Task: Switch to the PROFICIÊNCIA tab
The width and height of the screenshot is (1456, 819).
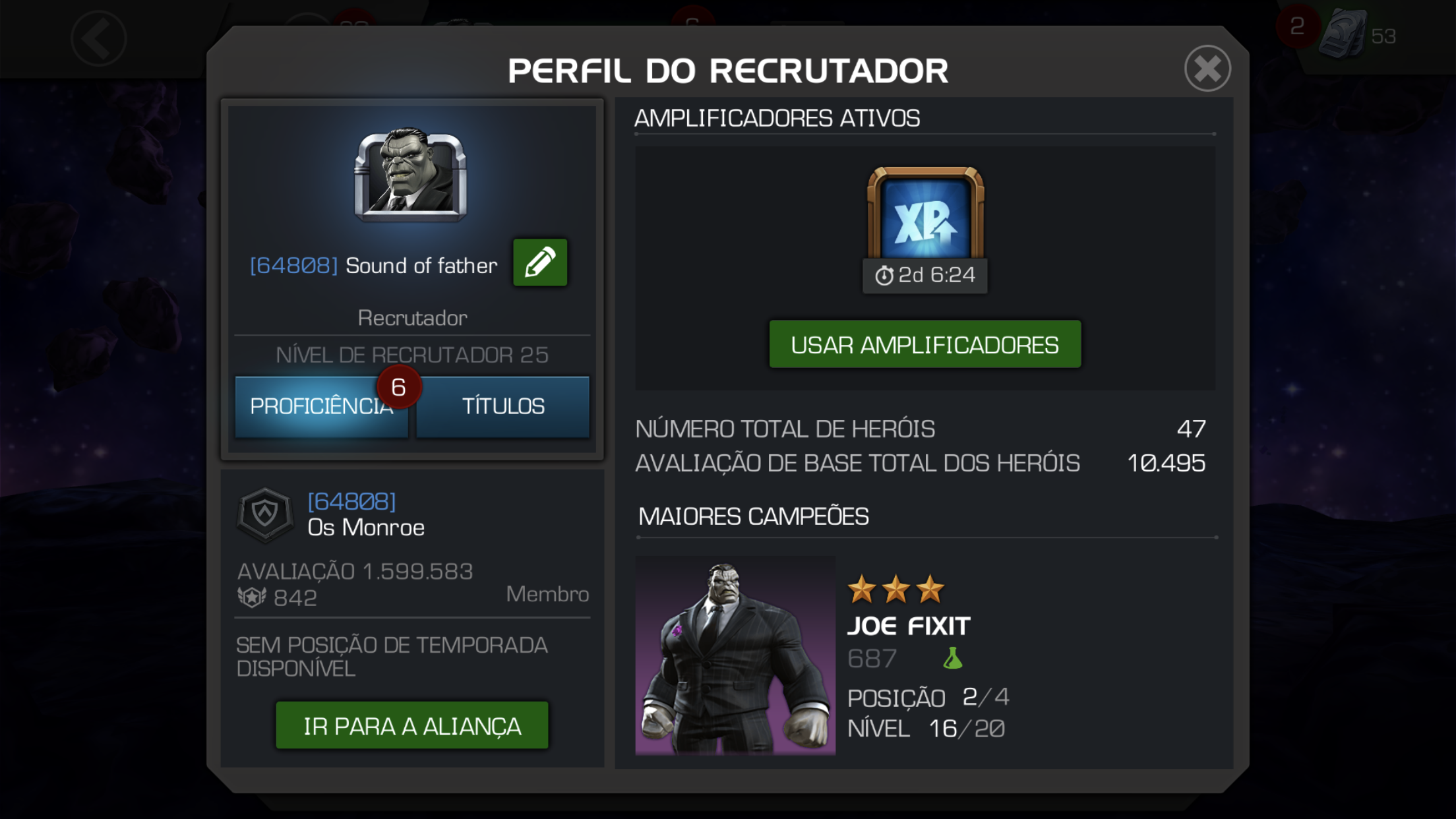Action: pyautogui.click(x=320, y=407)
